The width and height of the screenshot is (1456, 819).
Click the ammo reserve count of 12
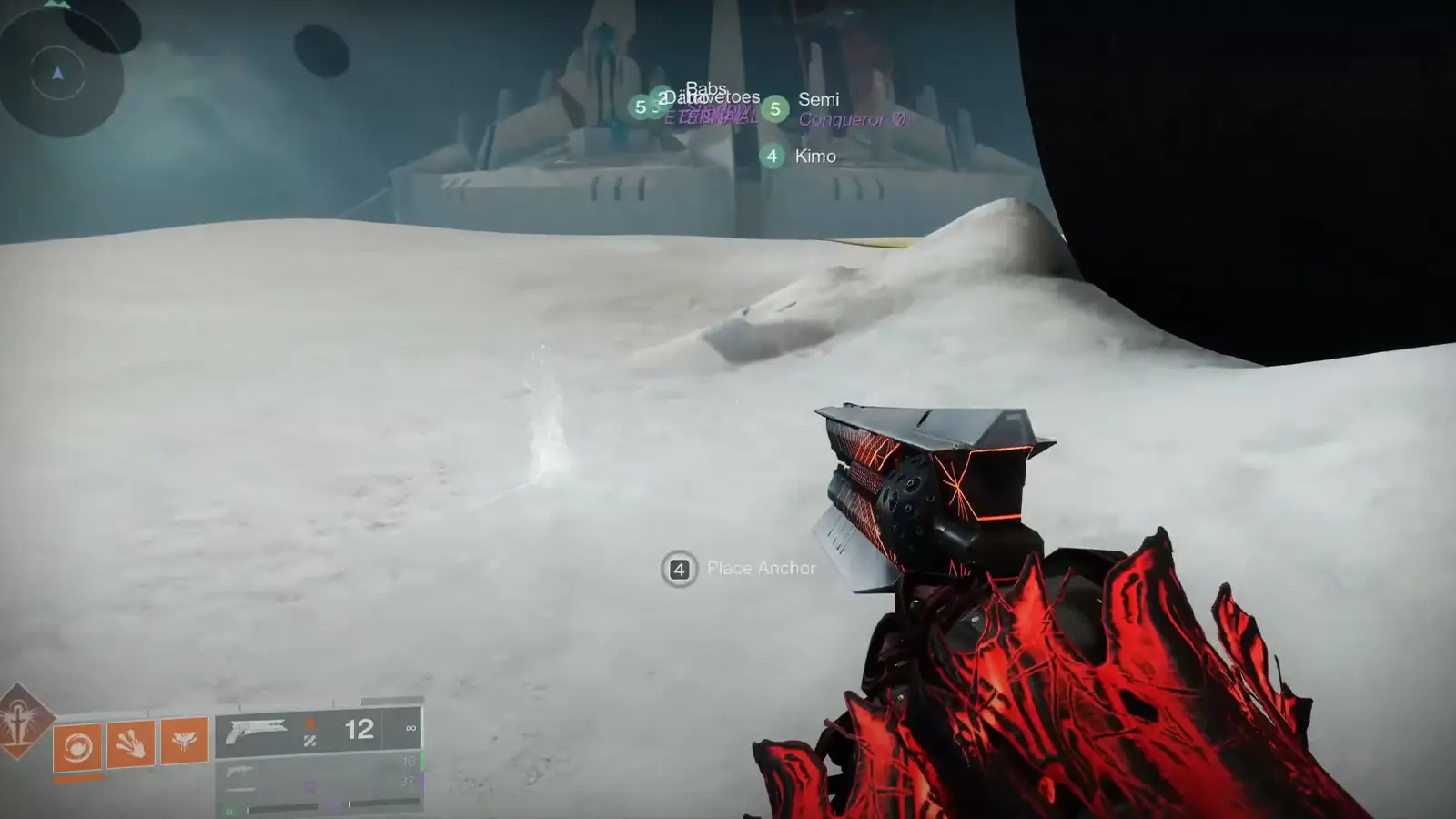coord(359,729)
